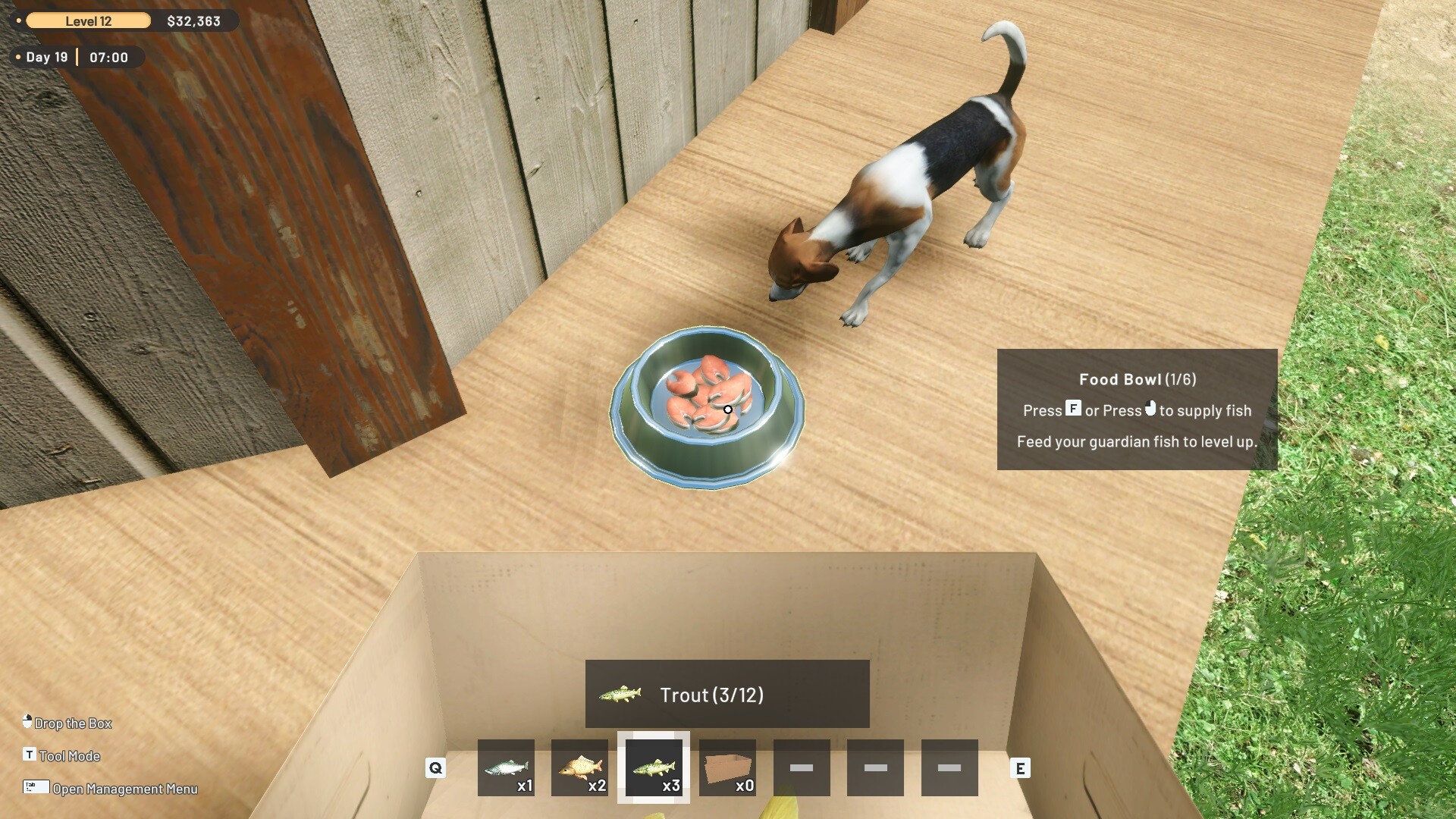Screen dimensions: 1456x819
Task: Click the Food Bowl (1/6) tooltip panel
Action: [1136, 409]
